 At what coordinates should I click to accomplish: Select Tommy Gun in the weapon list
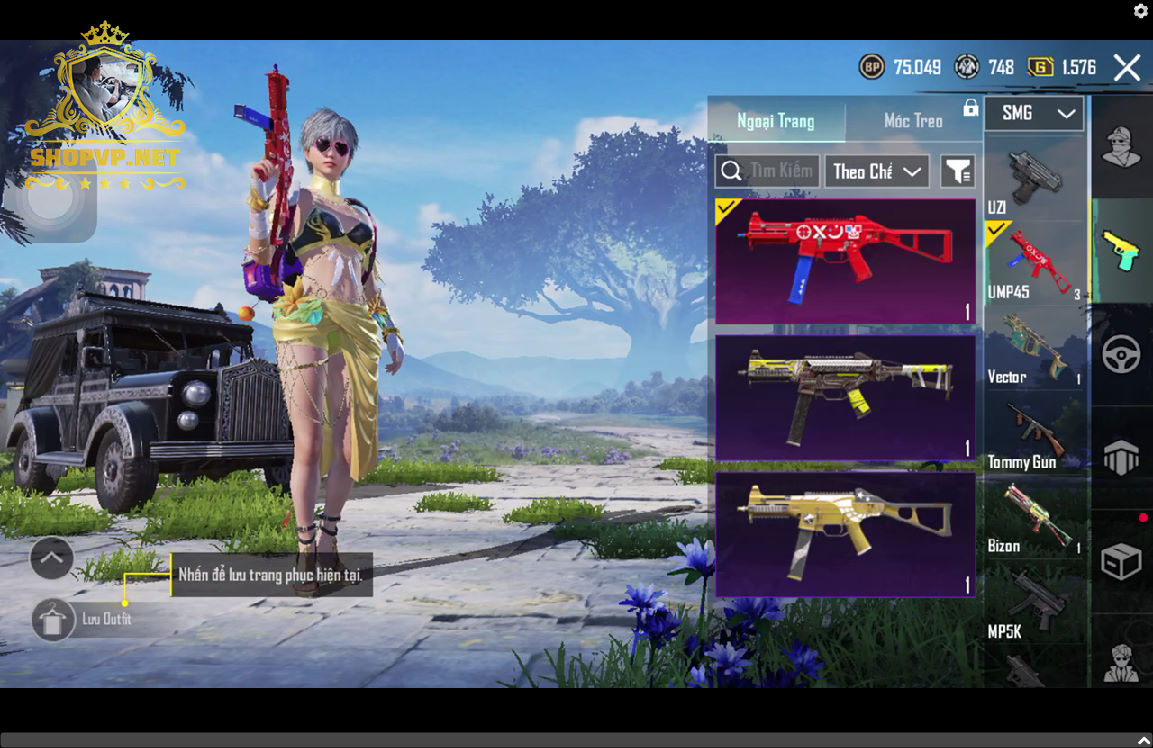click(1034, 435)
